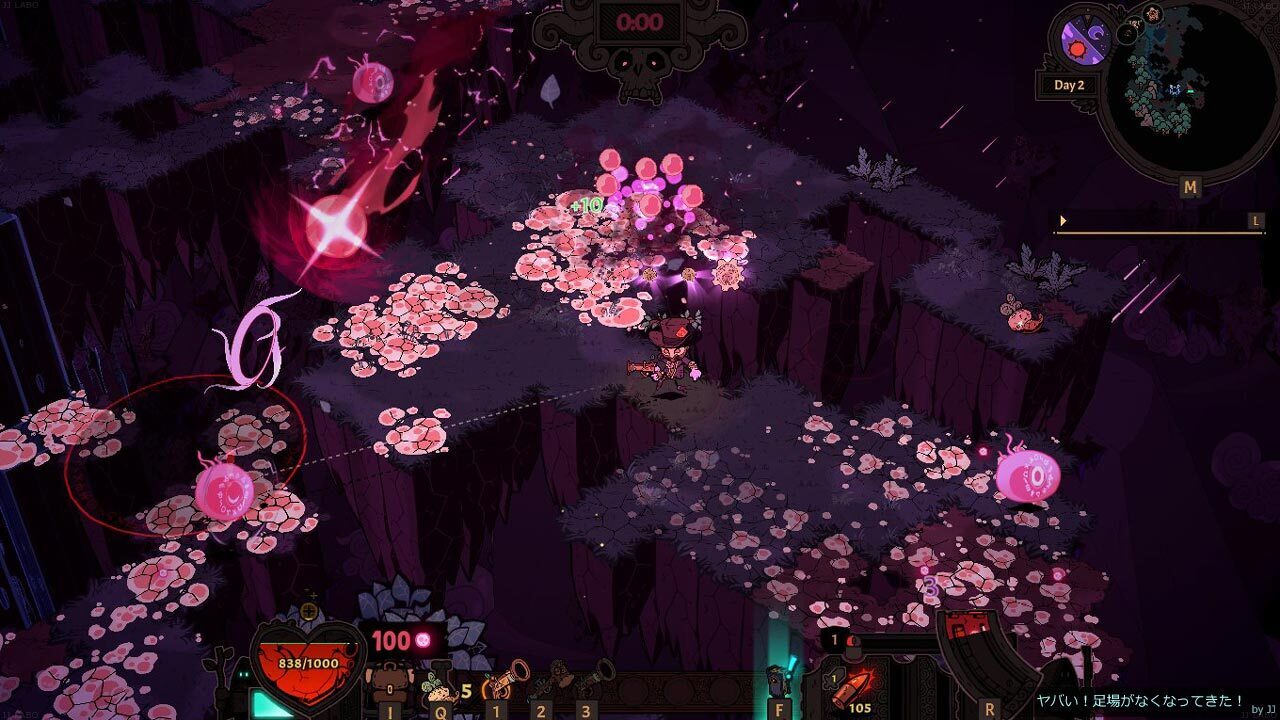Expand the quest log arrow marker
Viewport: 1280px width, 720px height.
click(x=1063, y=221)
